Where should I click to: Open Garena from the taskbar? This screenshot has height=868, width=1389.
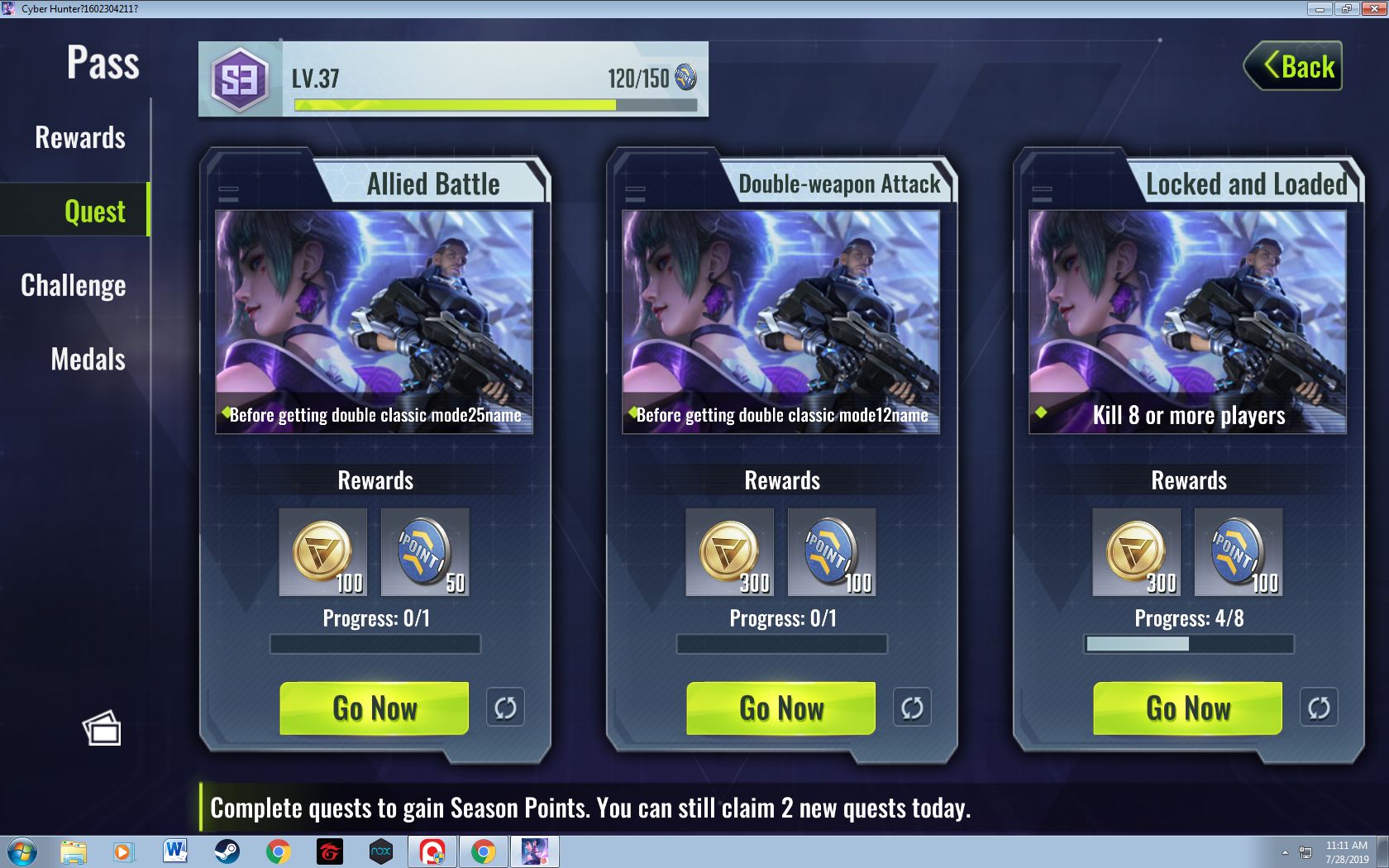328,850
